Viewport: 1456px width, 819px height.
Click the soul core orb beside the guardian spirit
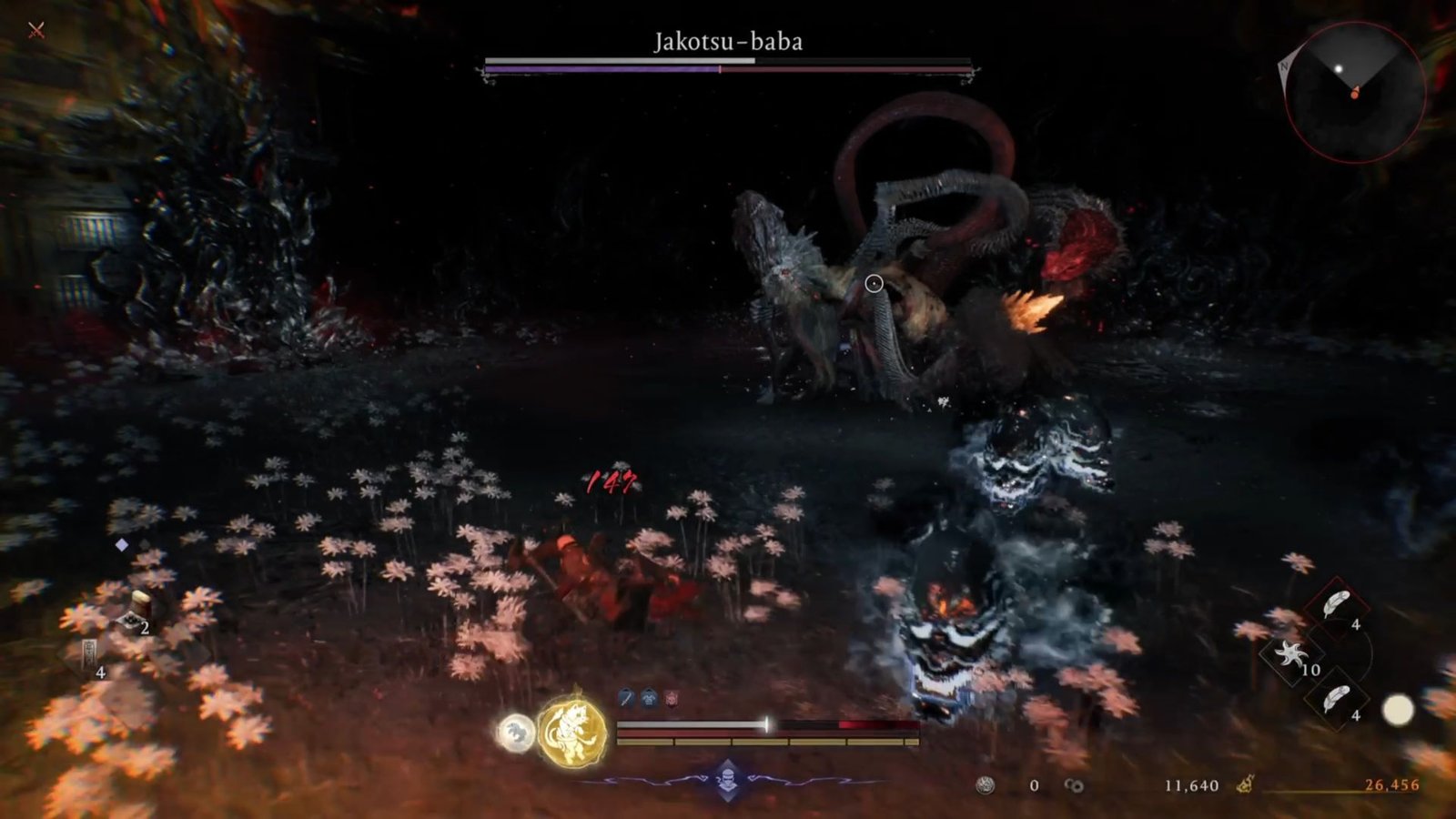[516, 732]
